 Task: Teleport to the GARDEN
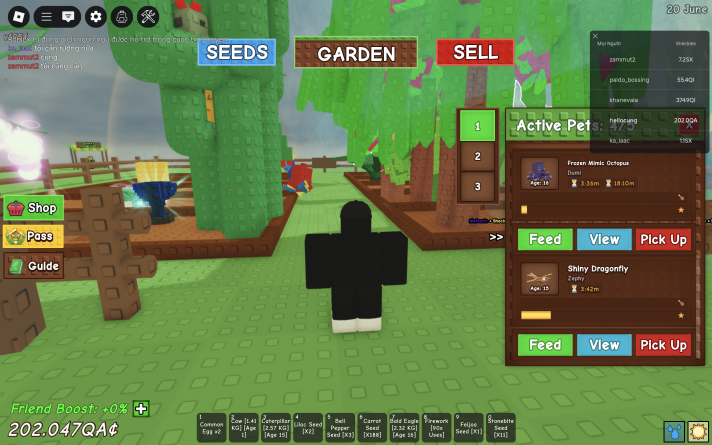pos(356,54)
